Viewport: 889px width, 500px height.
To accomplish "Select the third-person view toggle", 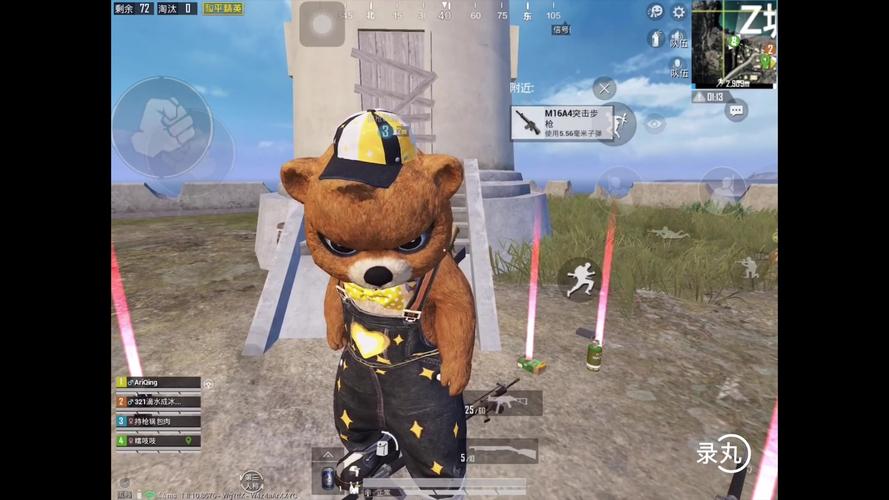I will [x=251, y=481].
